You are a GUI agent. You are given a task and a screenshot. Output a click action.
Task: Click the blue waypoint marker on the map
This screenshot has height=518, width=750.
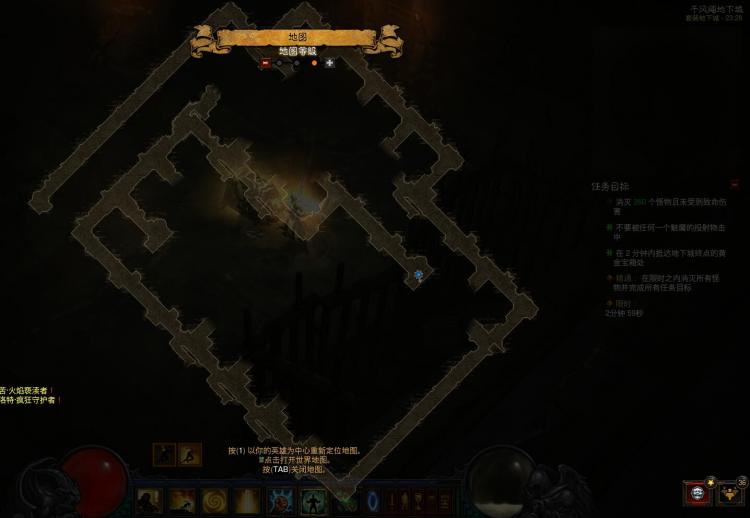click(418, 274)
